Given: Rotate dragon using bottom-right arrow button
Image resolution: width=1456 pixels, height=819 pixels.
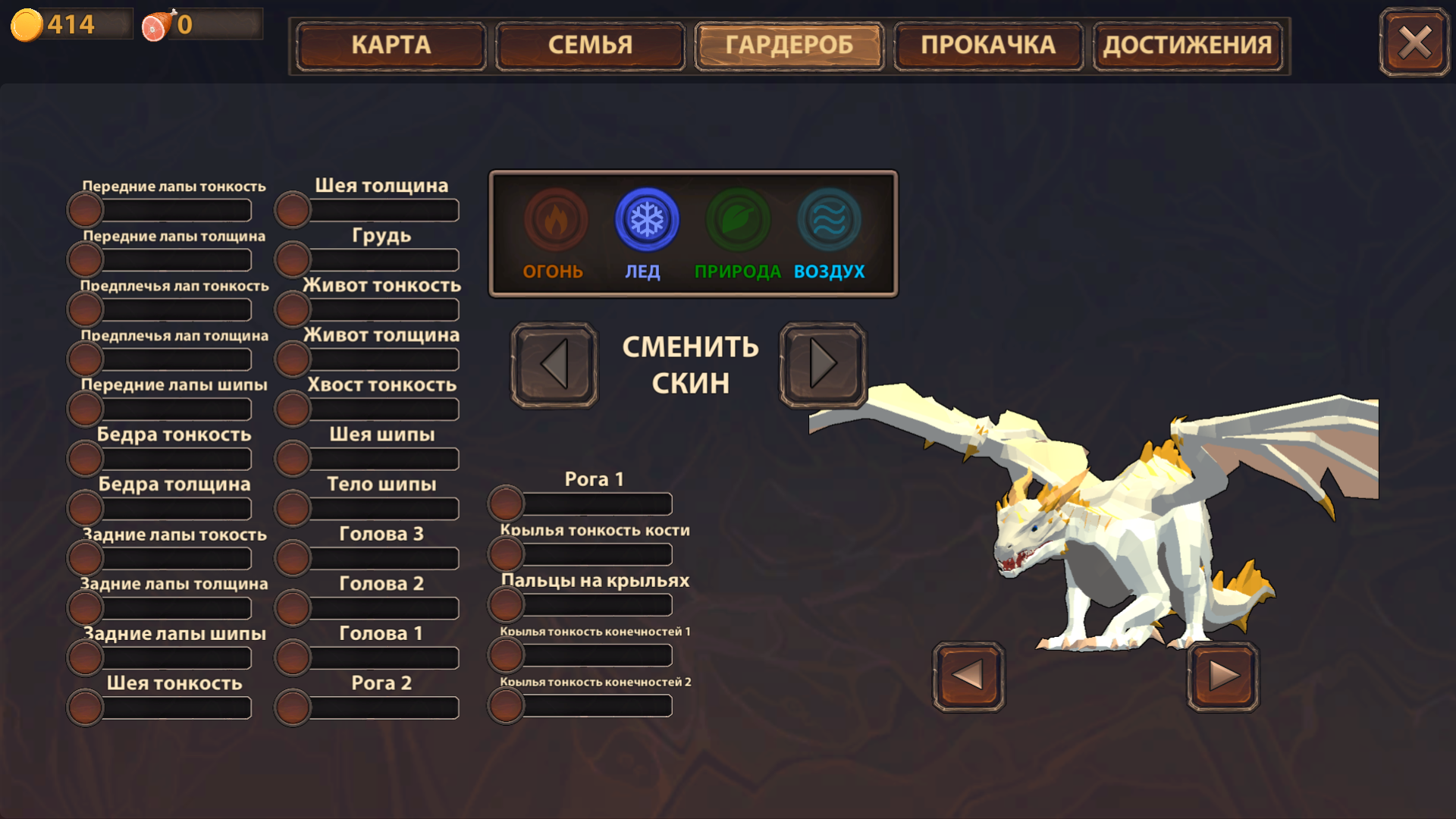Looking at the screenshot, I should pos(1222,676).
